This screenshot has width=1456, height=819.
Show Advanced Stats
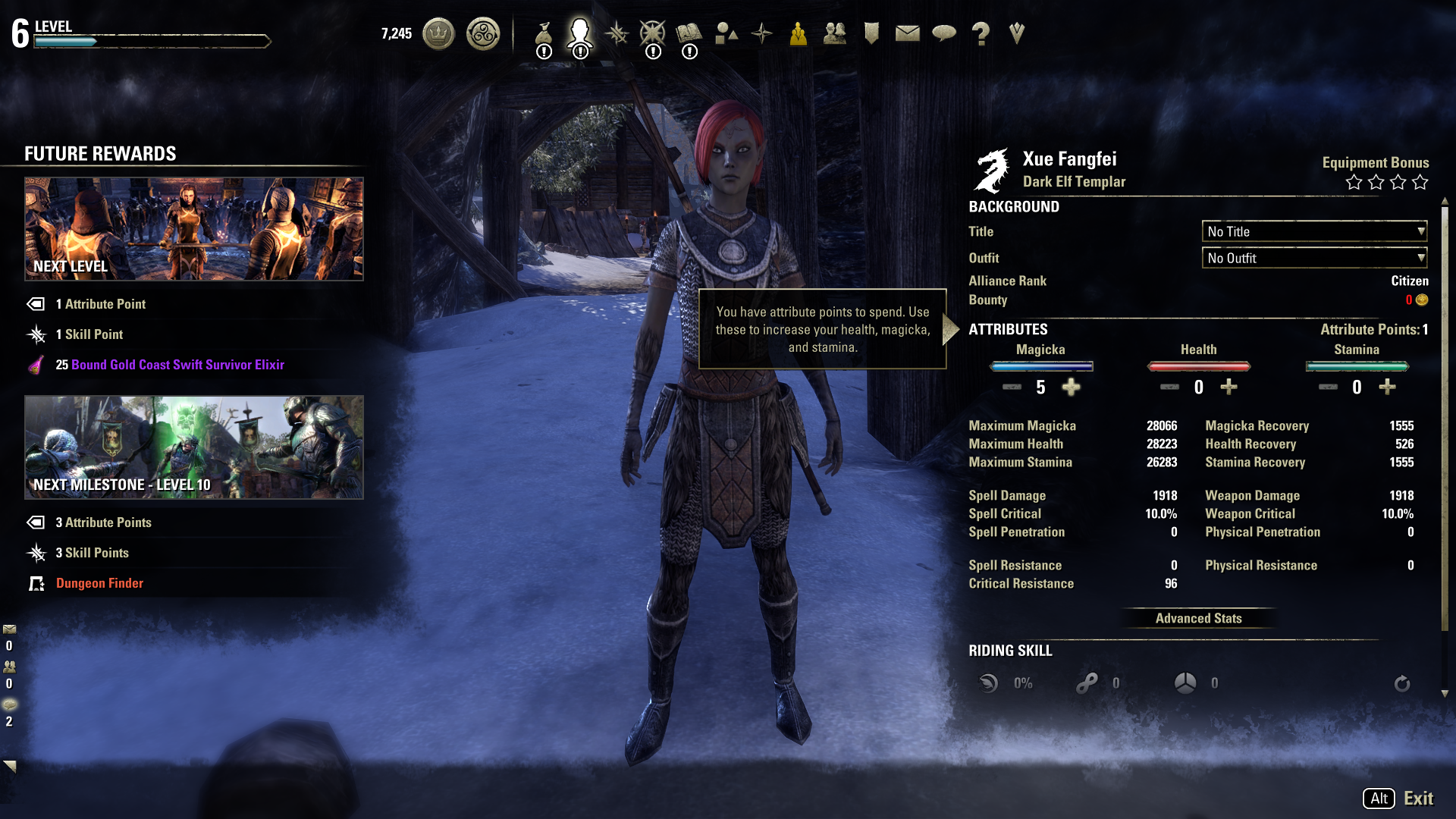click(1198, 618)
